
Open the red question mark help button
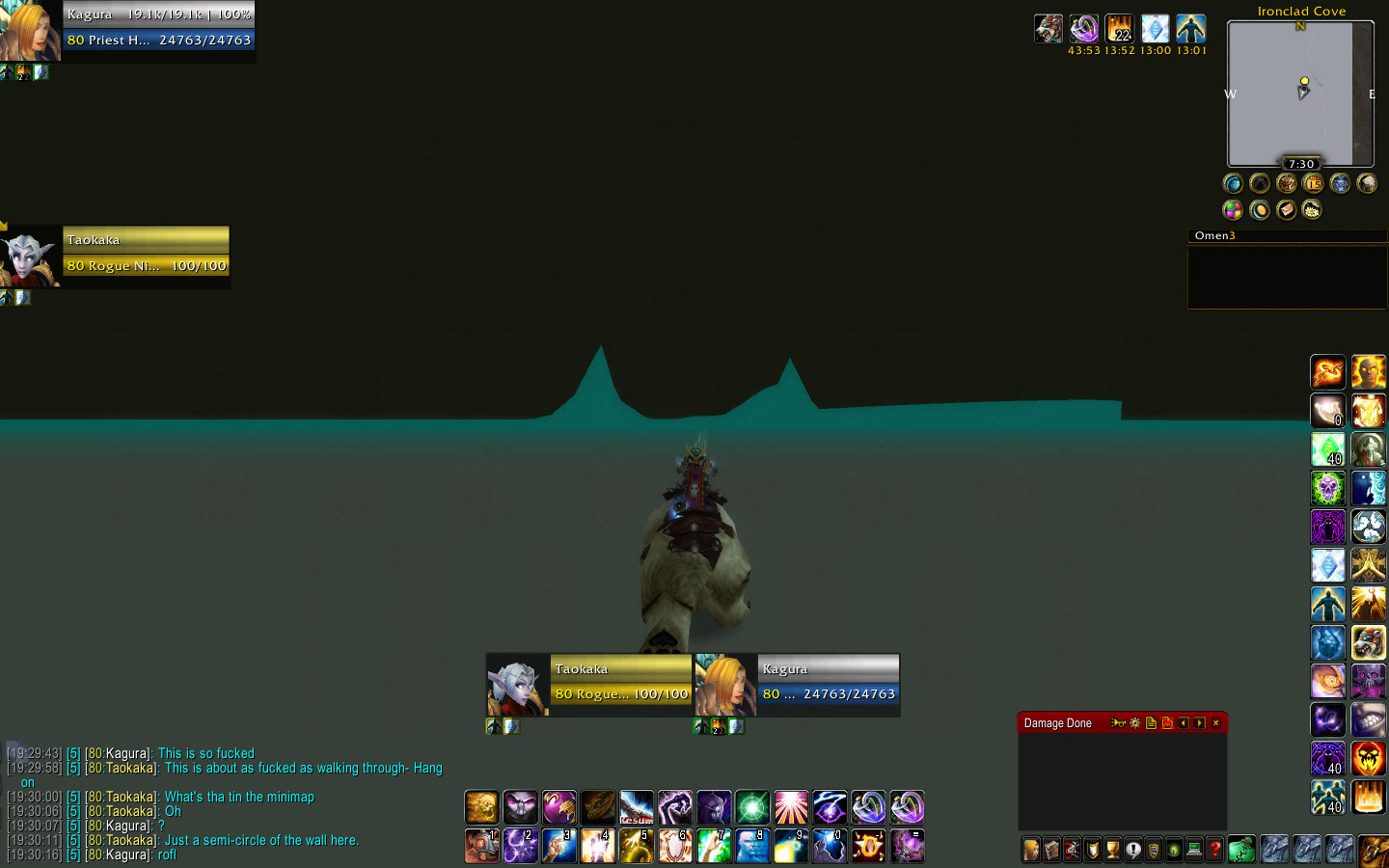[x=1215, y=850]
